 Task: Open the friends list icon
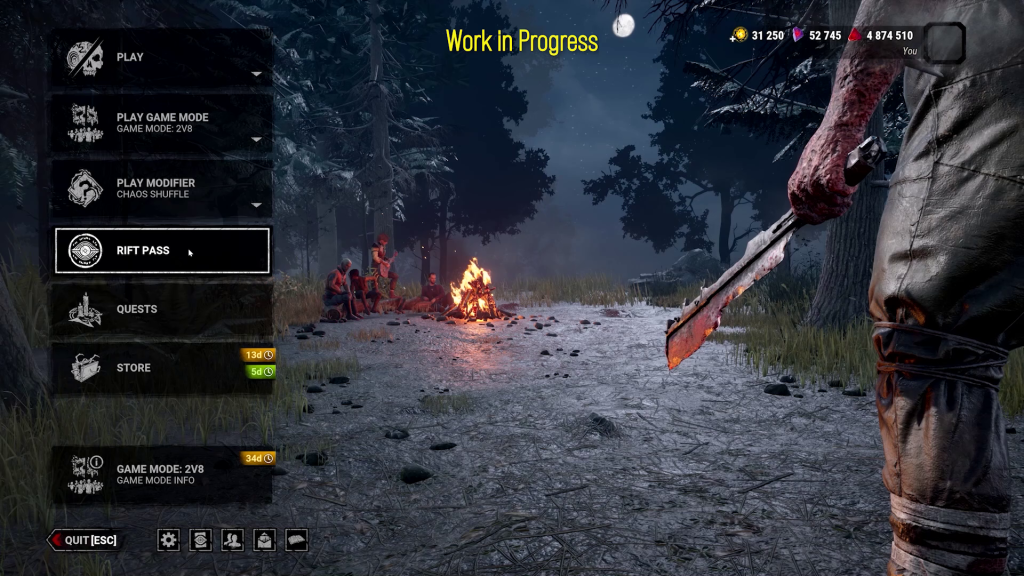coord(233,540)
